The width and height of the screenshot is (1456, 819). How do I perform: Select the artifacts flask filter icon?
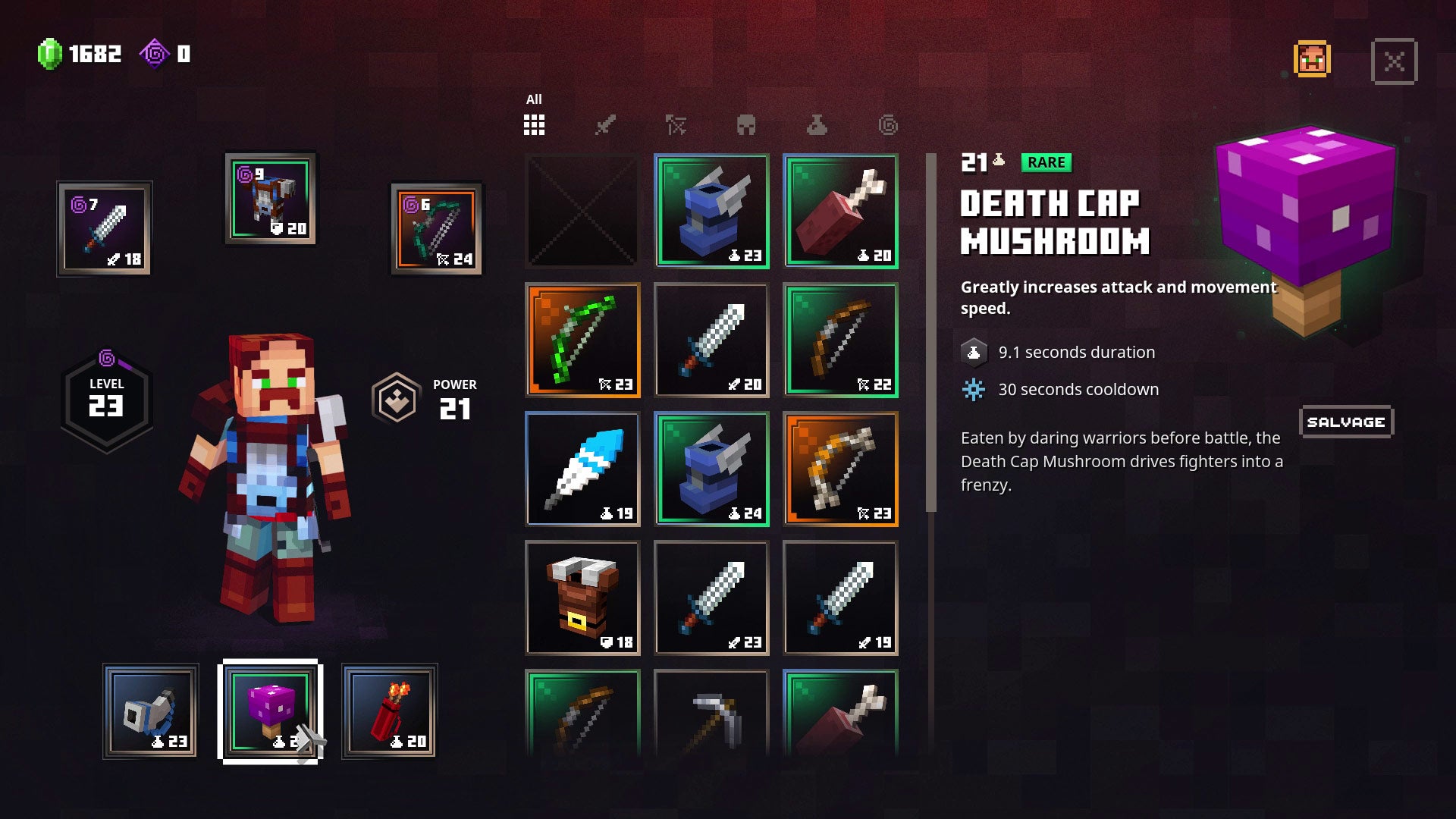pos(817,125)
